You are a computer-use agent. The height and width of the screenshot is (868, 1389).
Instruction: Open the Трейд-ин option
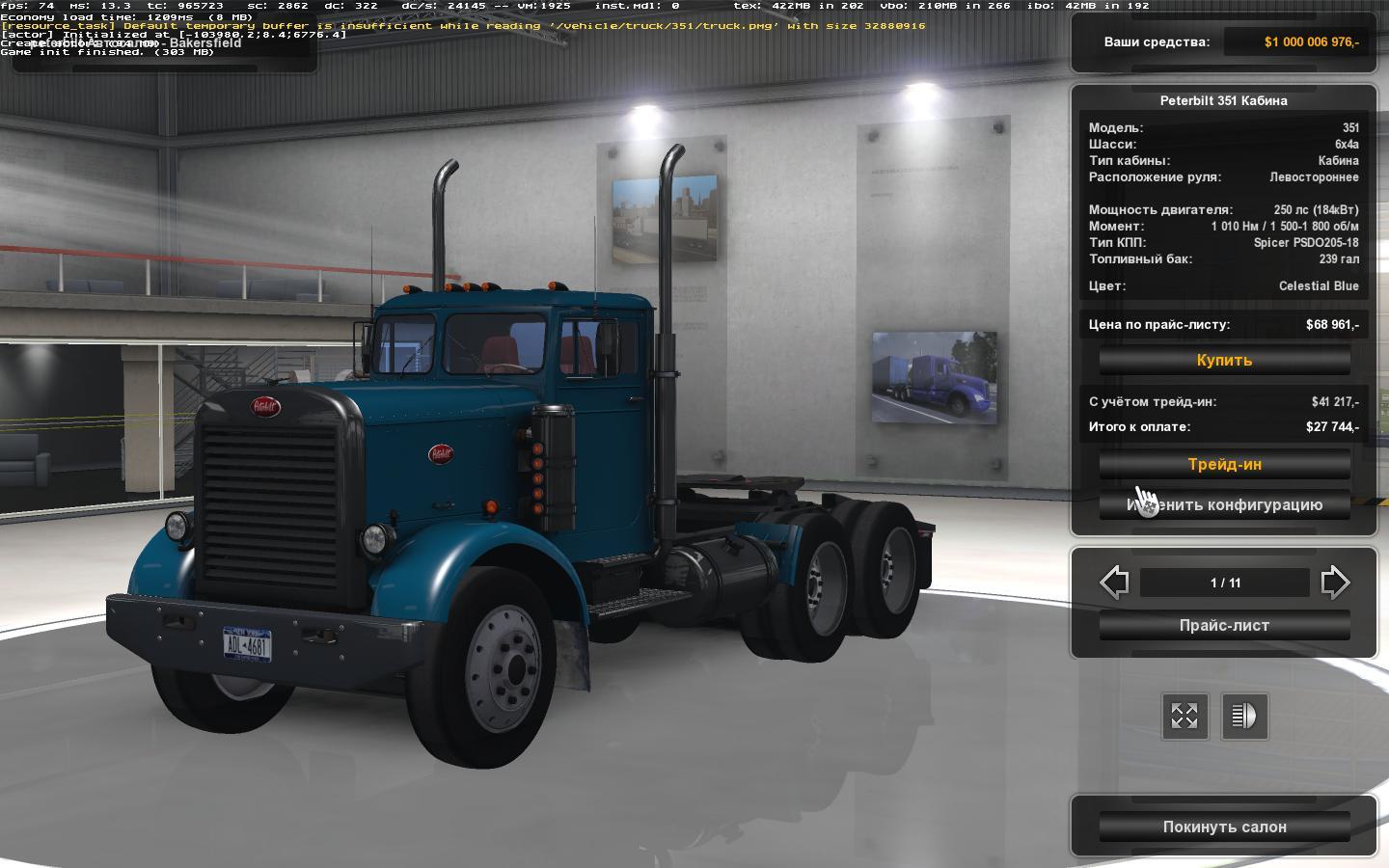1224,464
